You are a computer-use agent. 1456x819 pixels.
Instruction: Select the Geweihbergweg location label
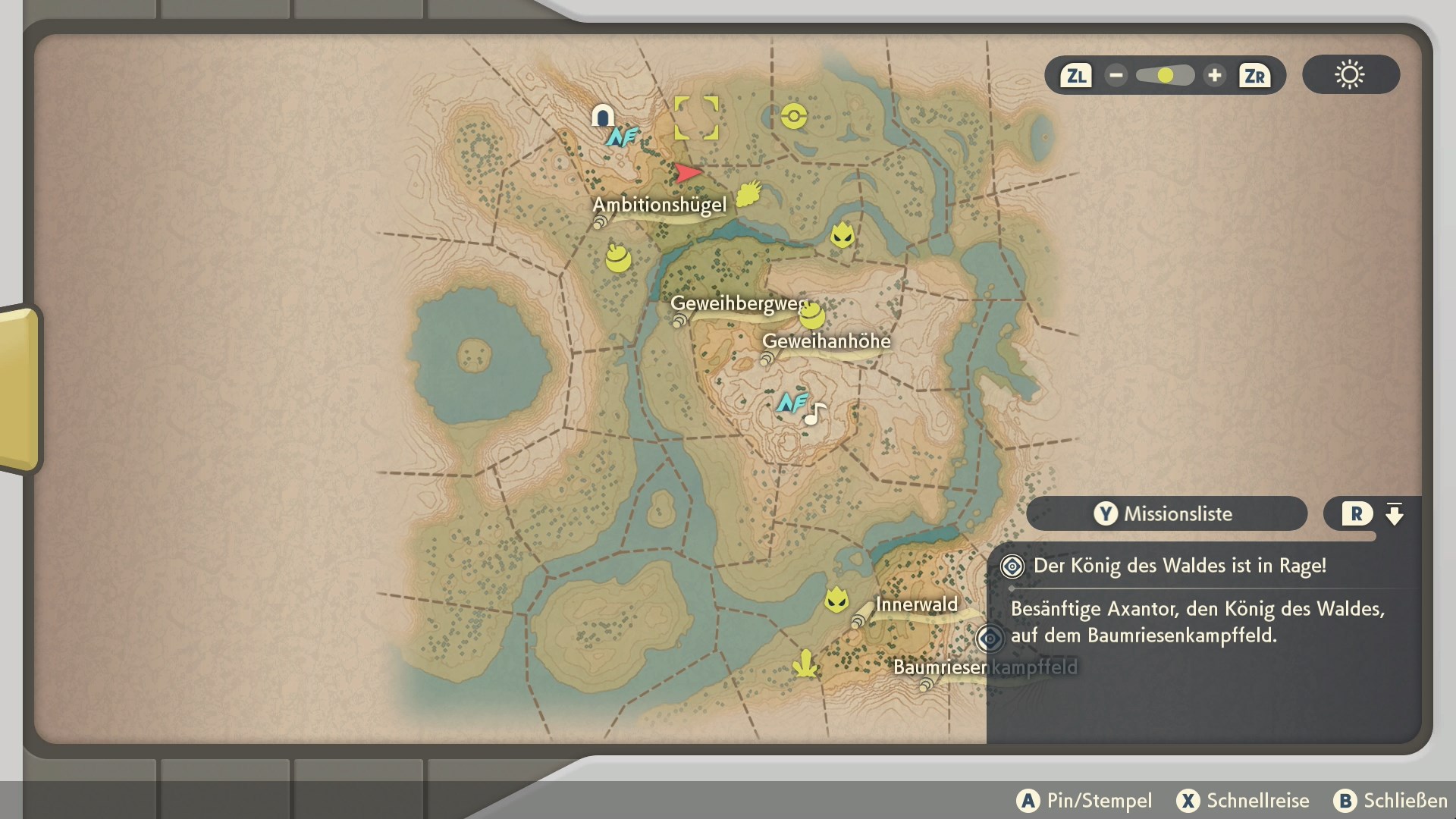738,304
